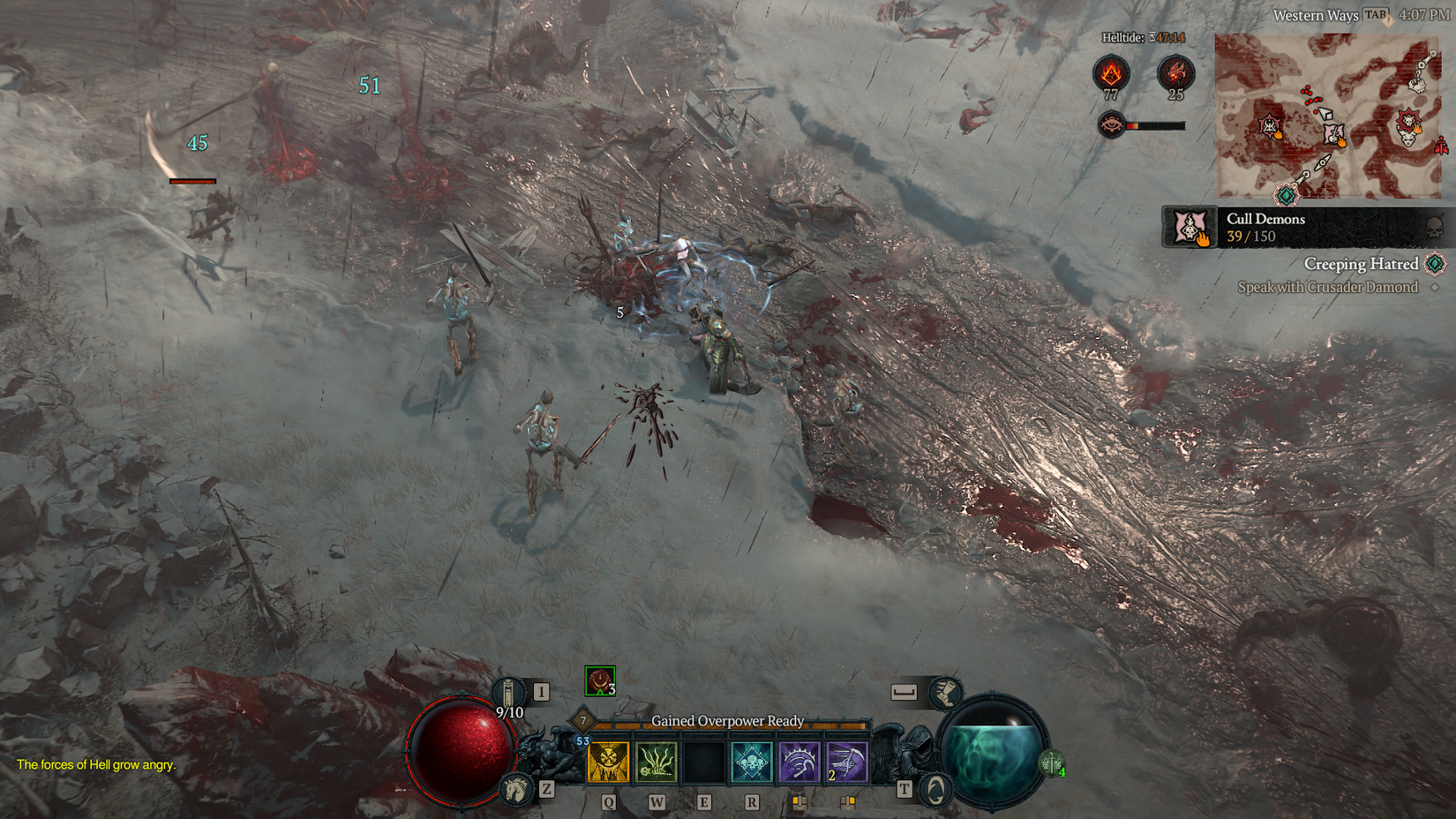Select the scythe skill showing 2 charges
The height and width of the screenshot is (819, 1456).
(849, 763)
